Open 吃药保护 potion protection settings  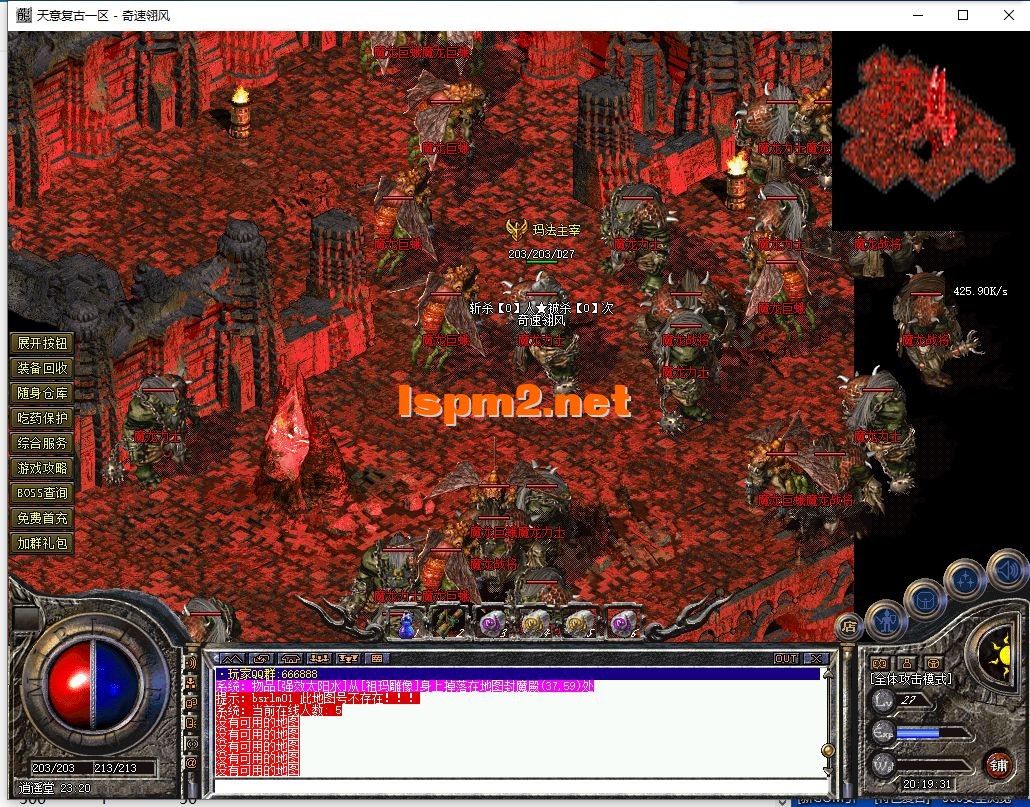coord(43,418)
